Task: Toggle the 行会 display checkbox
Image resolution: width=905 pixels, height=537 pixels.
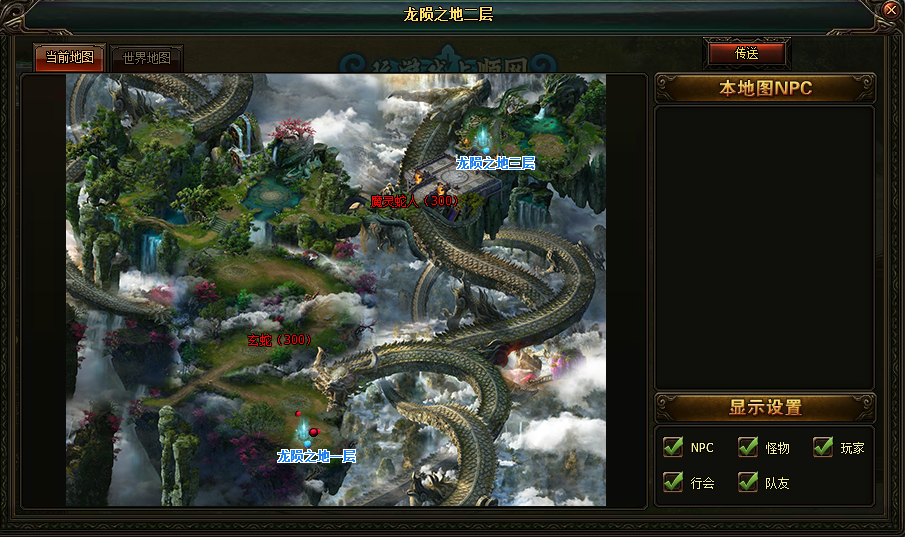Action: coord(673,482)
